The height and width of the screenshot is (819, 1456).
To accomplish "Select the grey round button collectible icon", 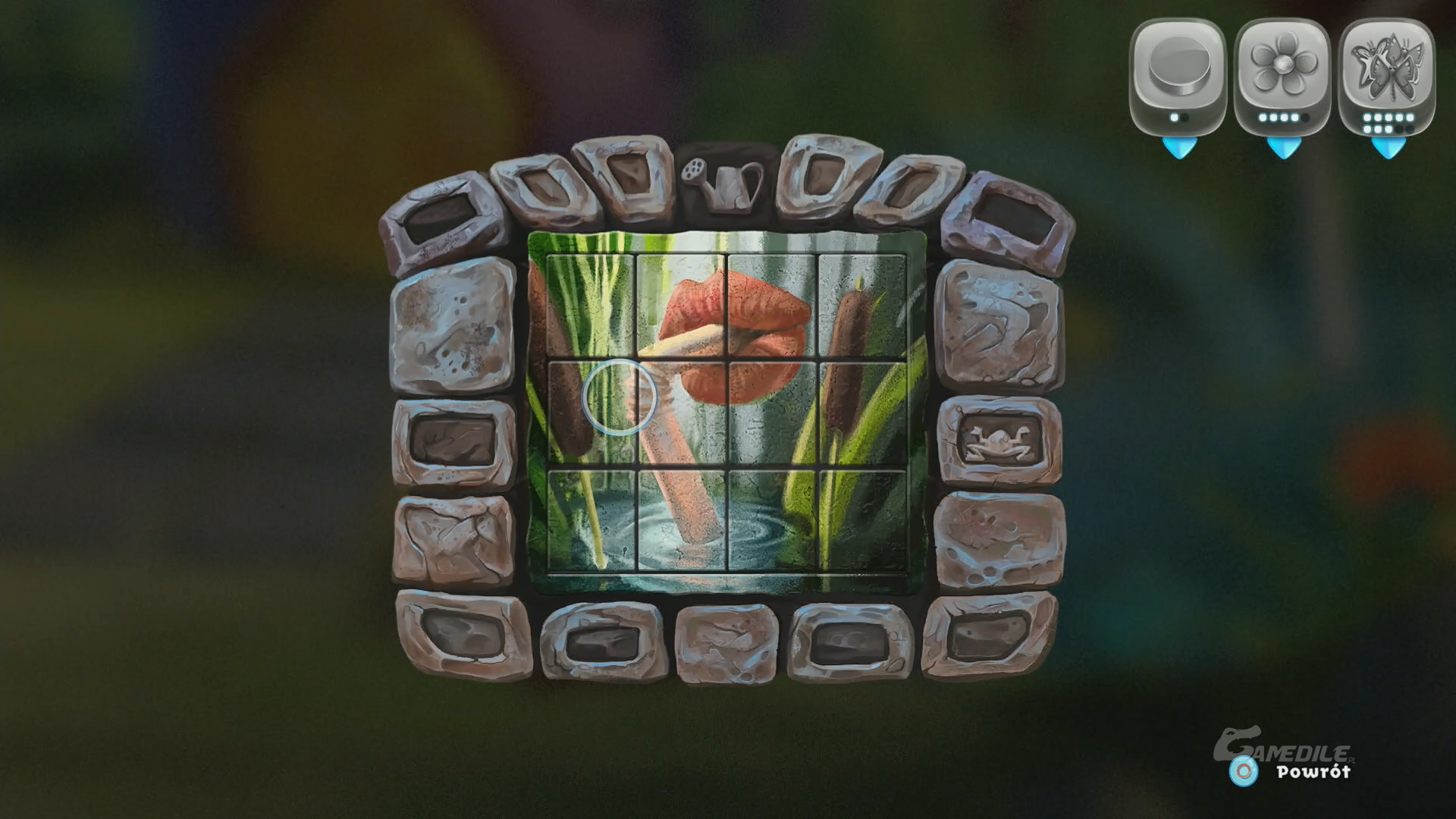I will [1177, 74].
